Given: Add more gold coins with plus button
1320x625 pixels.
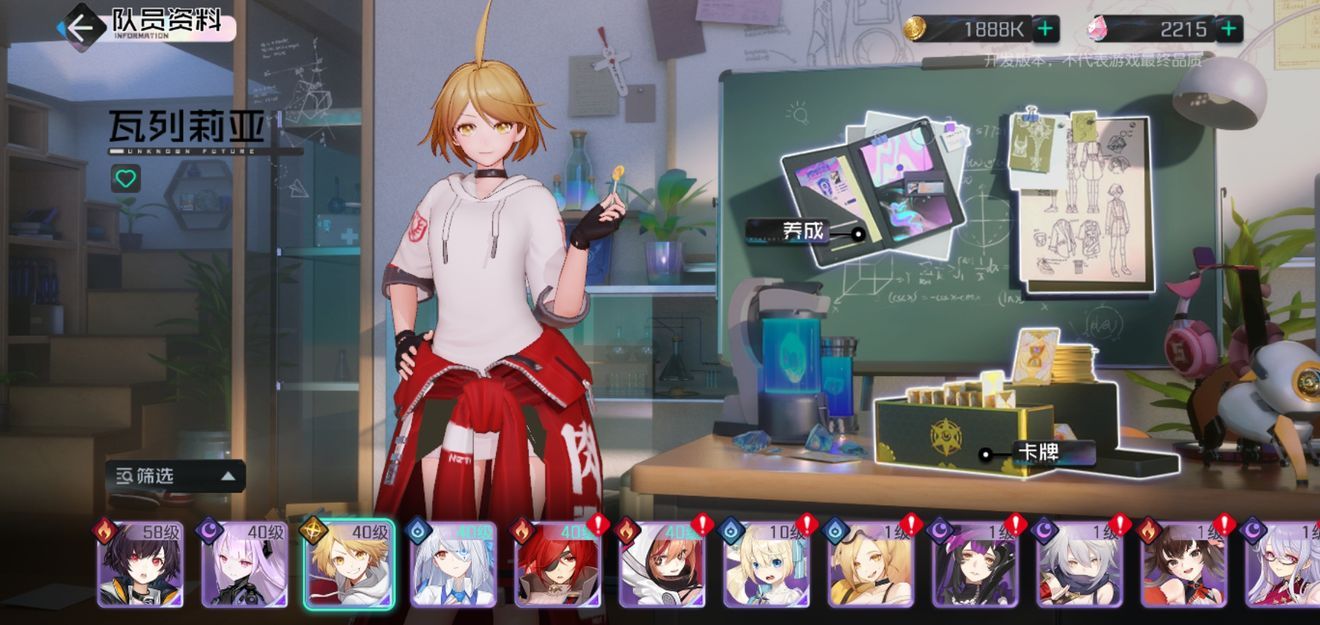Looking at the screenshot, I should (1045, 29).
